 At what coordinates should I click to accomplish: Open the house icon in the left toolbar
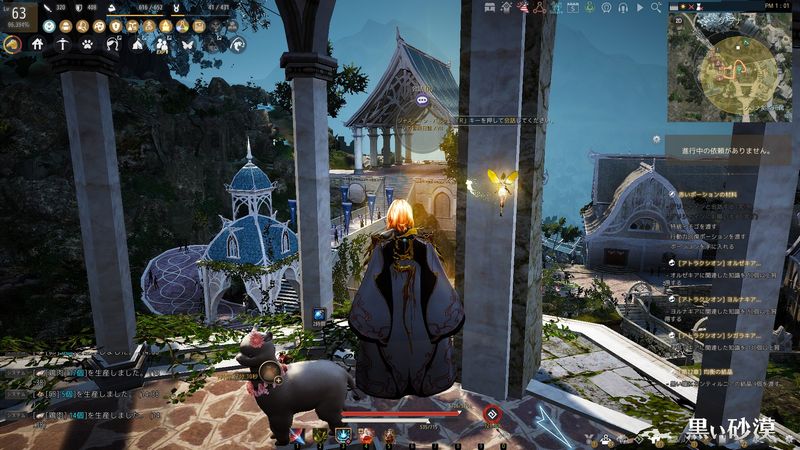(x=37, y=45)
